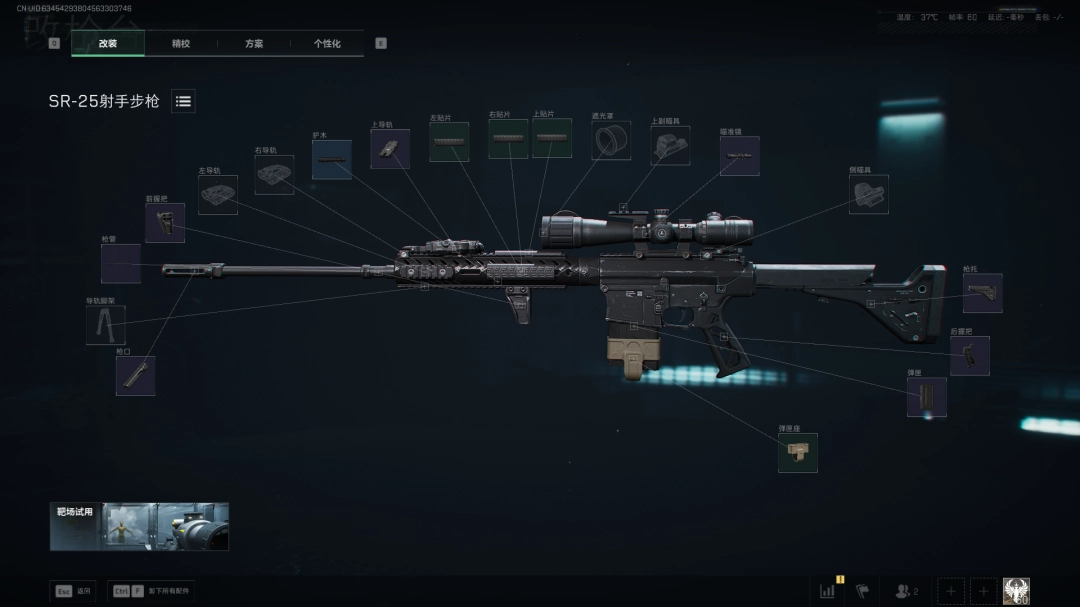Viewport: 1080px width, 607px height.
Task: Select the 弹匣座 magazine well slot
Action: click(x=797, y=453)
